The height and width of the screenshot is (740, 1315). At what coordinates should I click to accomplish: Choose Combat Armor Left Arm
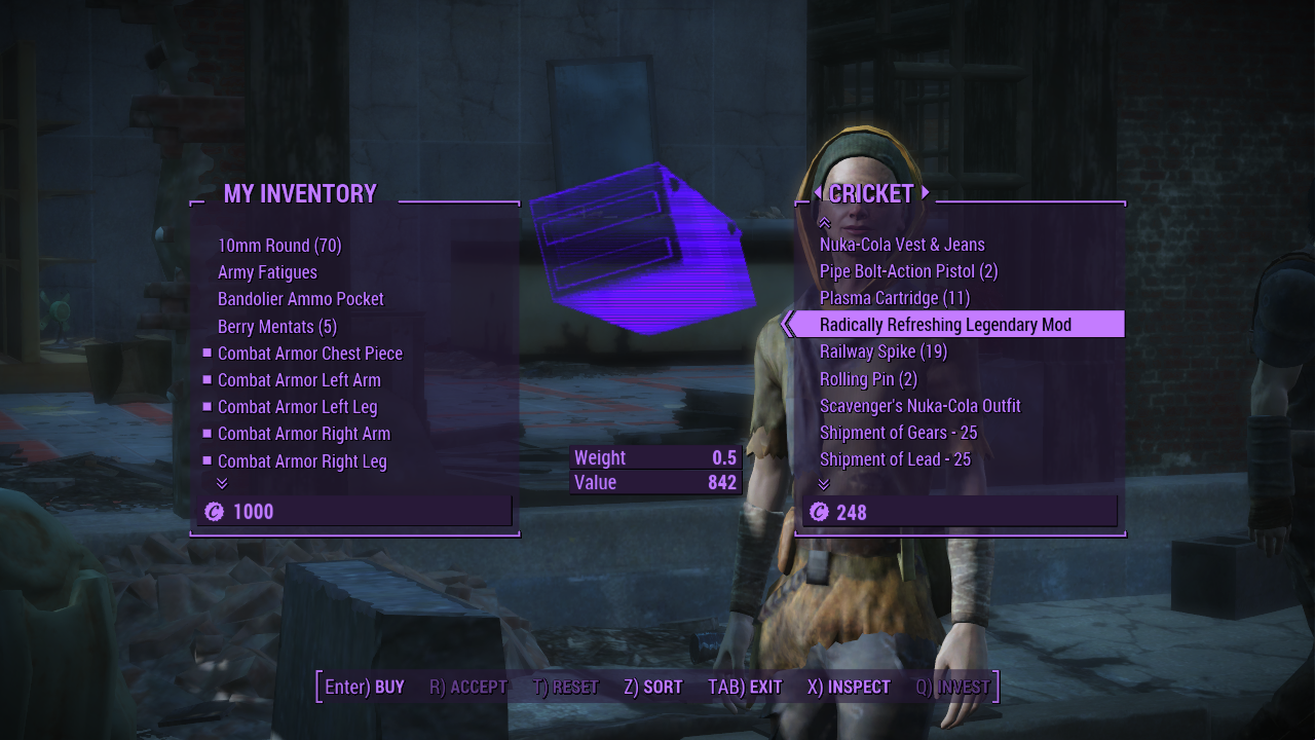coord(298,380)
